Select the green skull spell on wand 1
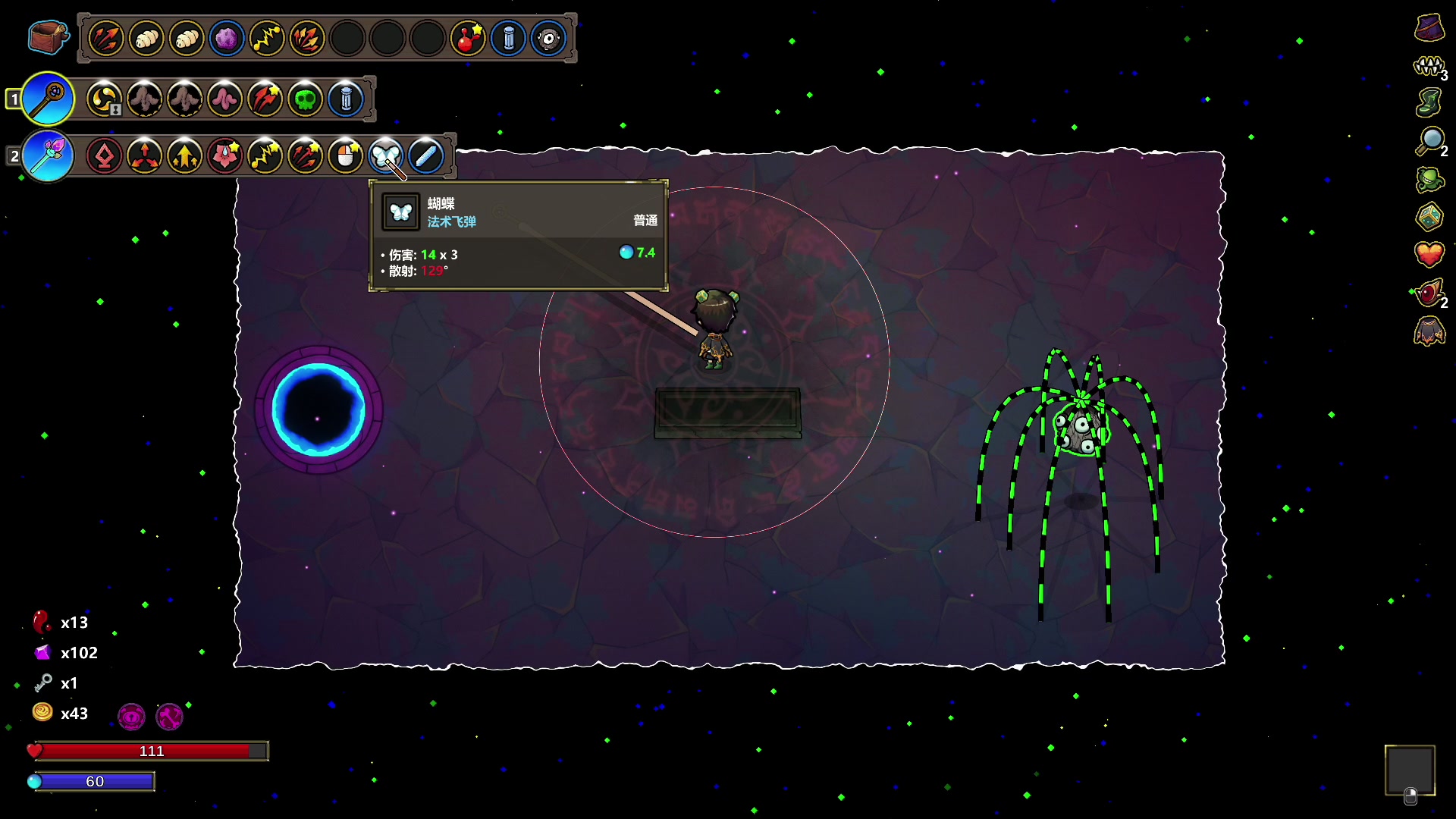 (x=306, y=99)
